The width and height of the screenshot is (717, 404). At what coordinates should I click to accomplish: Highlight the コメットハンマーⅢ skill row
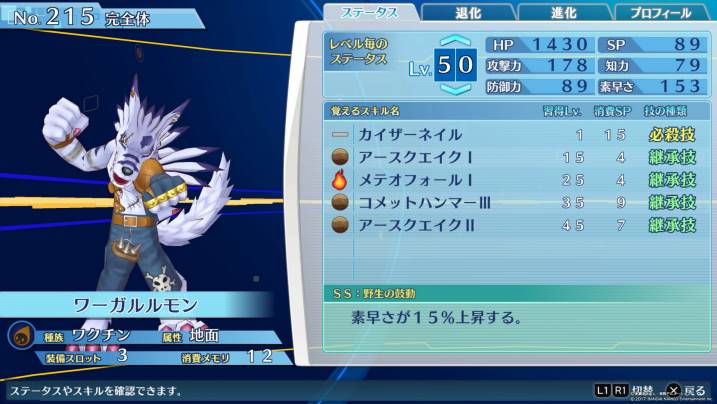[x=514, y=203]
